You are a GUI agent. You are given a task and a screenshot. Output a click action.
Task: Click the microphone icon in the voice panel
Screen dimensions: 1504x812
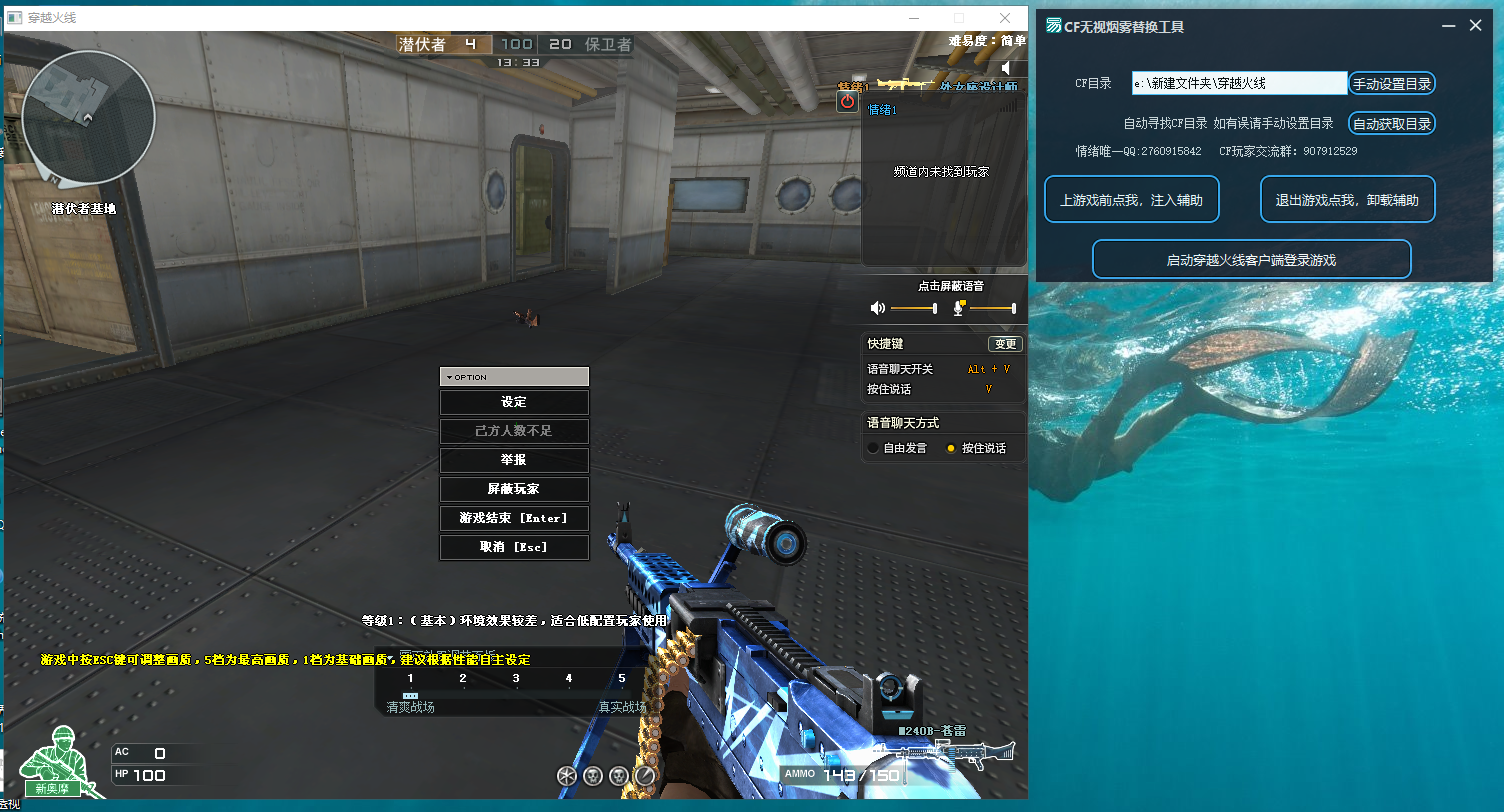[957, 309]
